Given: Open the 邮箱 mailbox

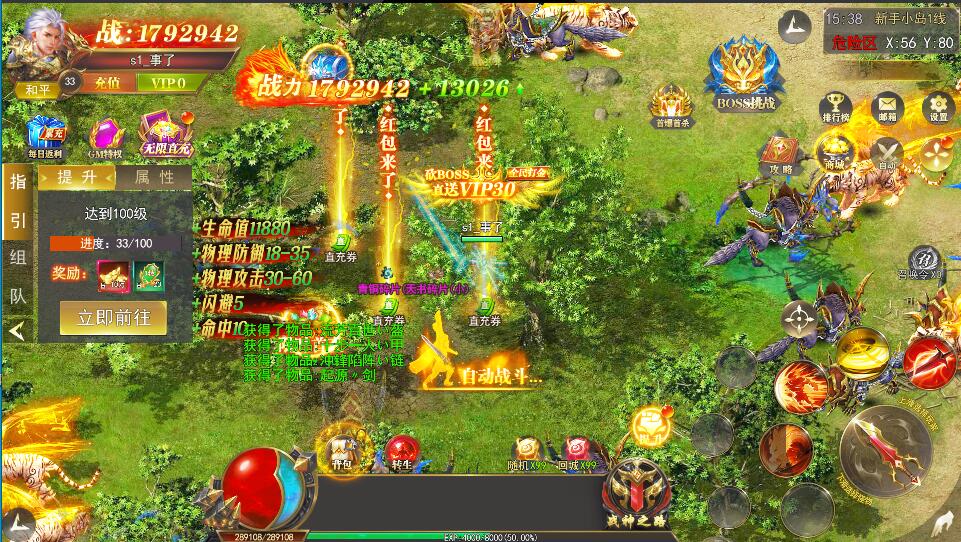Looking at the screenshot, I should (887, 107).
